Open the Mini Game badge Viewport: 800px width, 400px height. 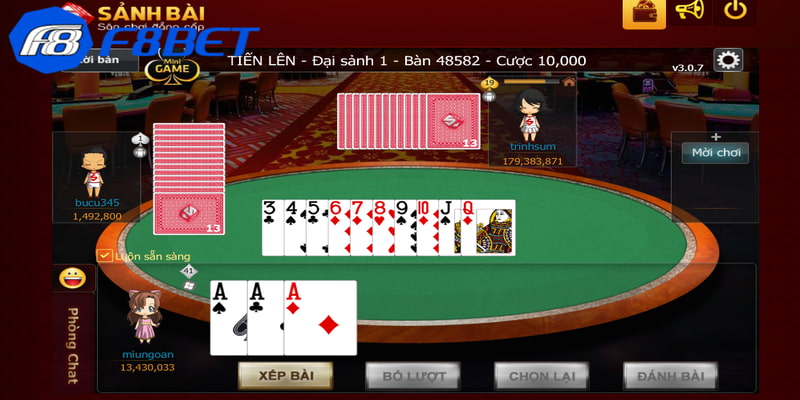coord(172,68)
